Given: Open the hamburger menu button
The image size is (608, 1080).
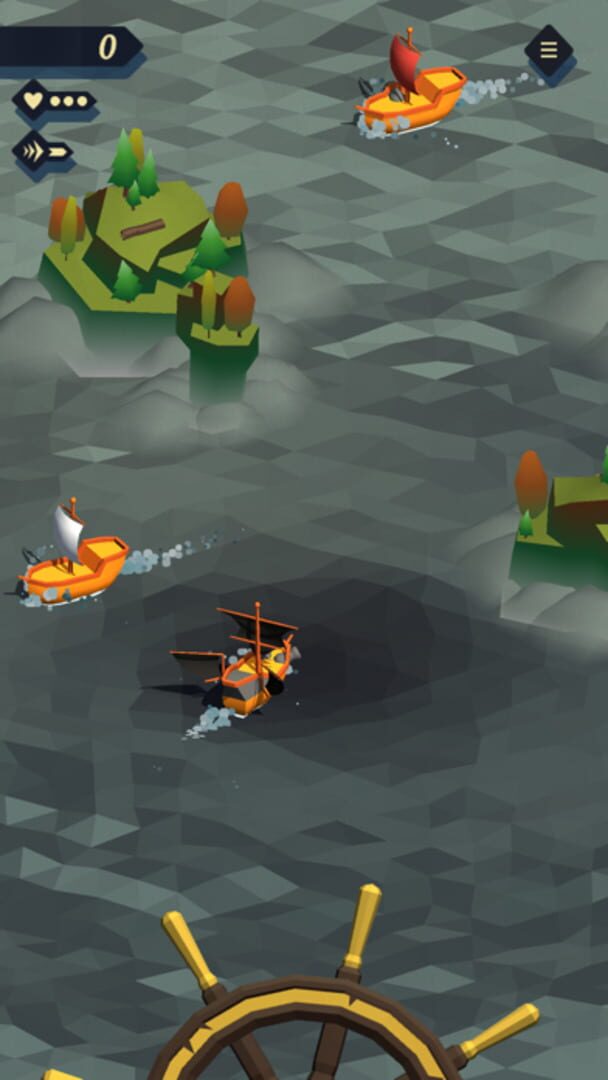Looking at the screenshot, I should coord(549,49).
